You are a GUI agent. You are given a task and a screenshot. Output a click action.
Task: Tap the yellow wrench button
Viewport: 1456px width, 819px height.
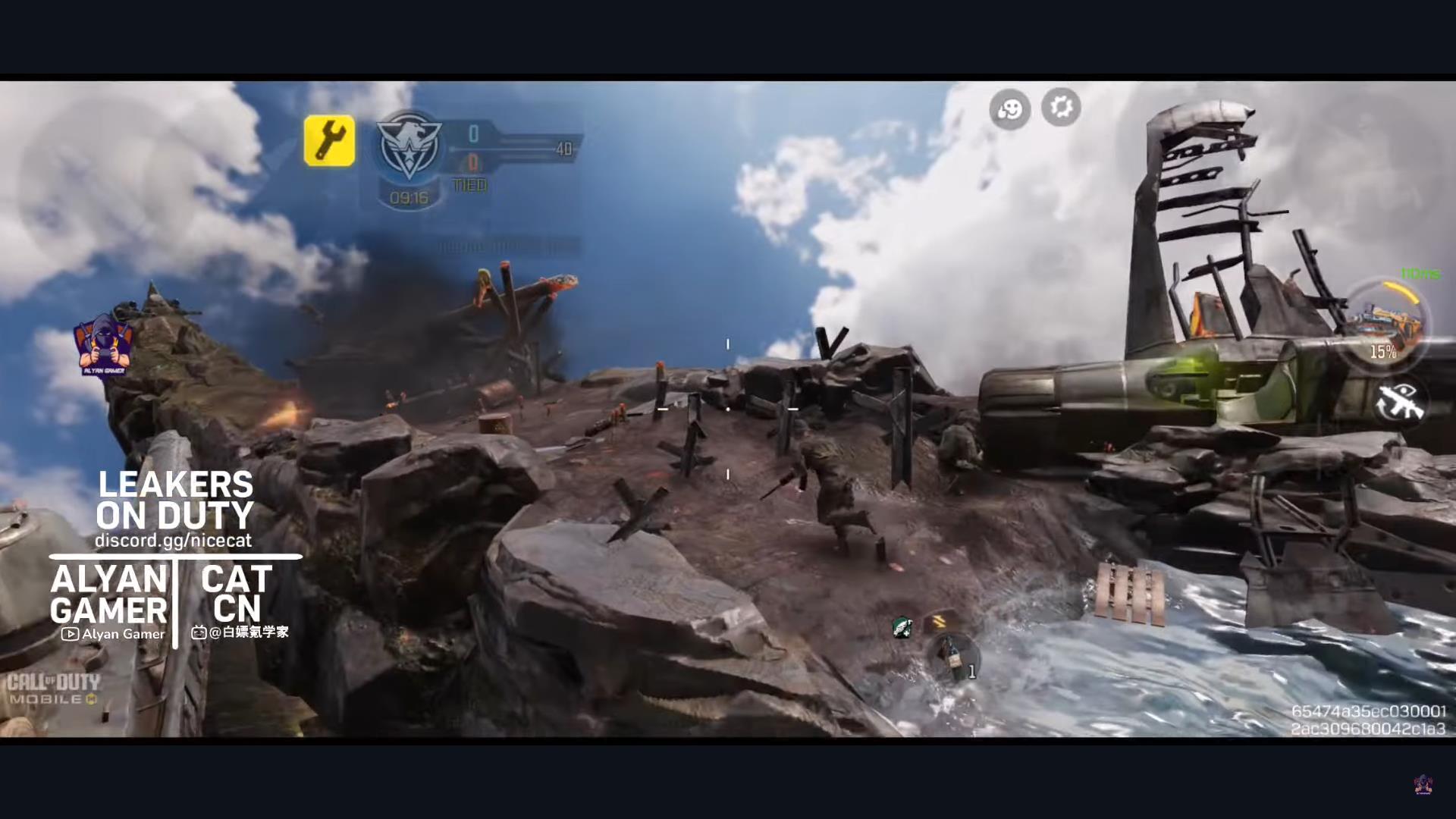coord(329,140)
